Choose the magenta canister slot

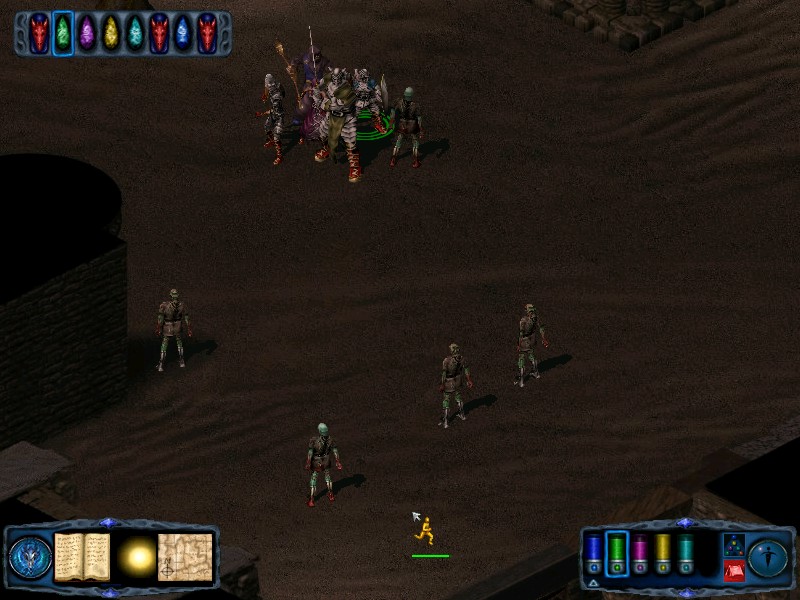[x=640, y=553]
